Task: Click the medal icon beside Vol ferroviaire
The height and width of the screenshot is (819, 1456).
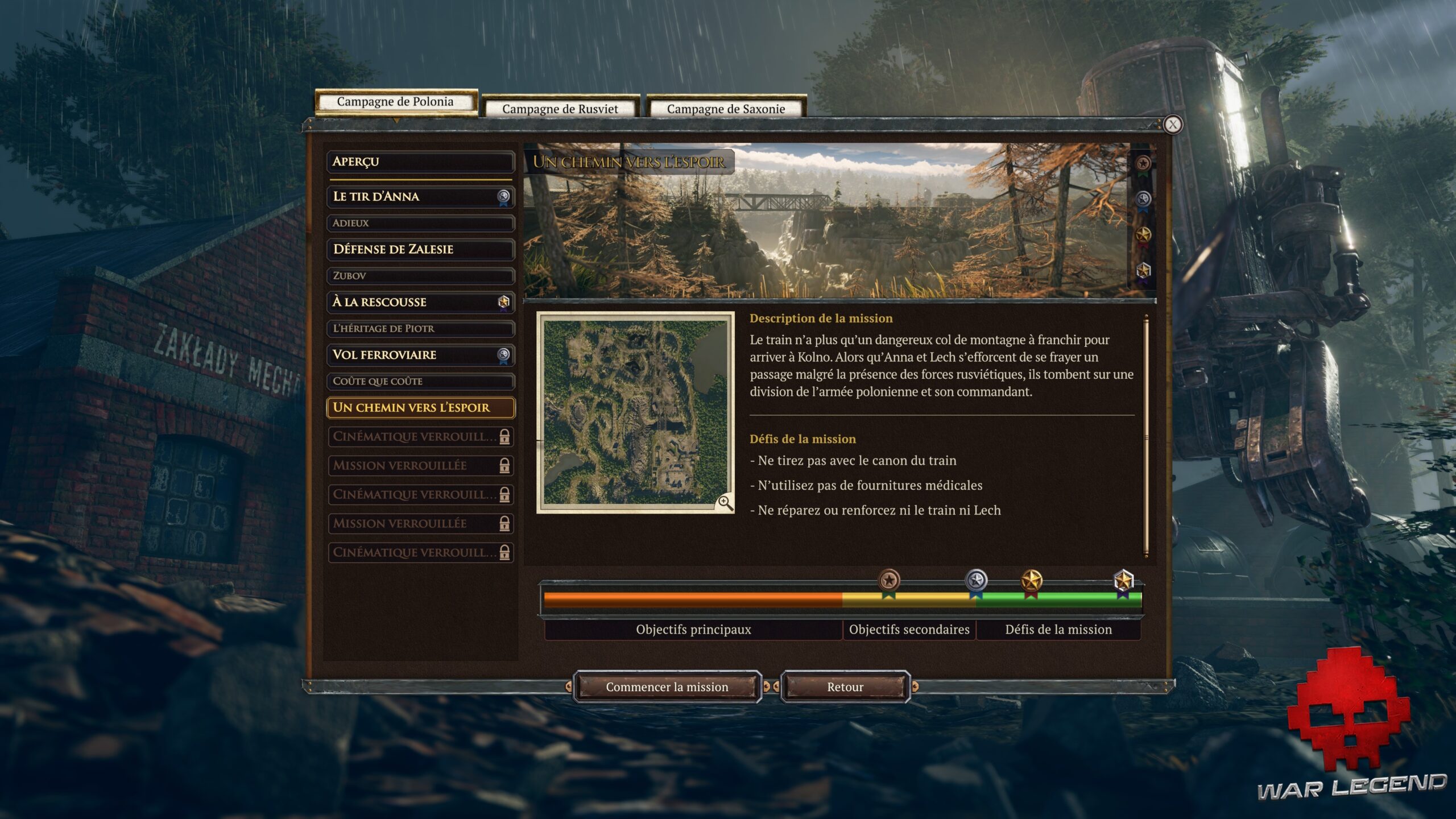Action: (504, 355)
